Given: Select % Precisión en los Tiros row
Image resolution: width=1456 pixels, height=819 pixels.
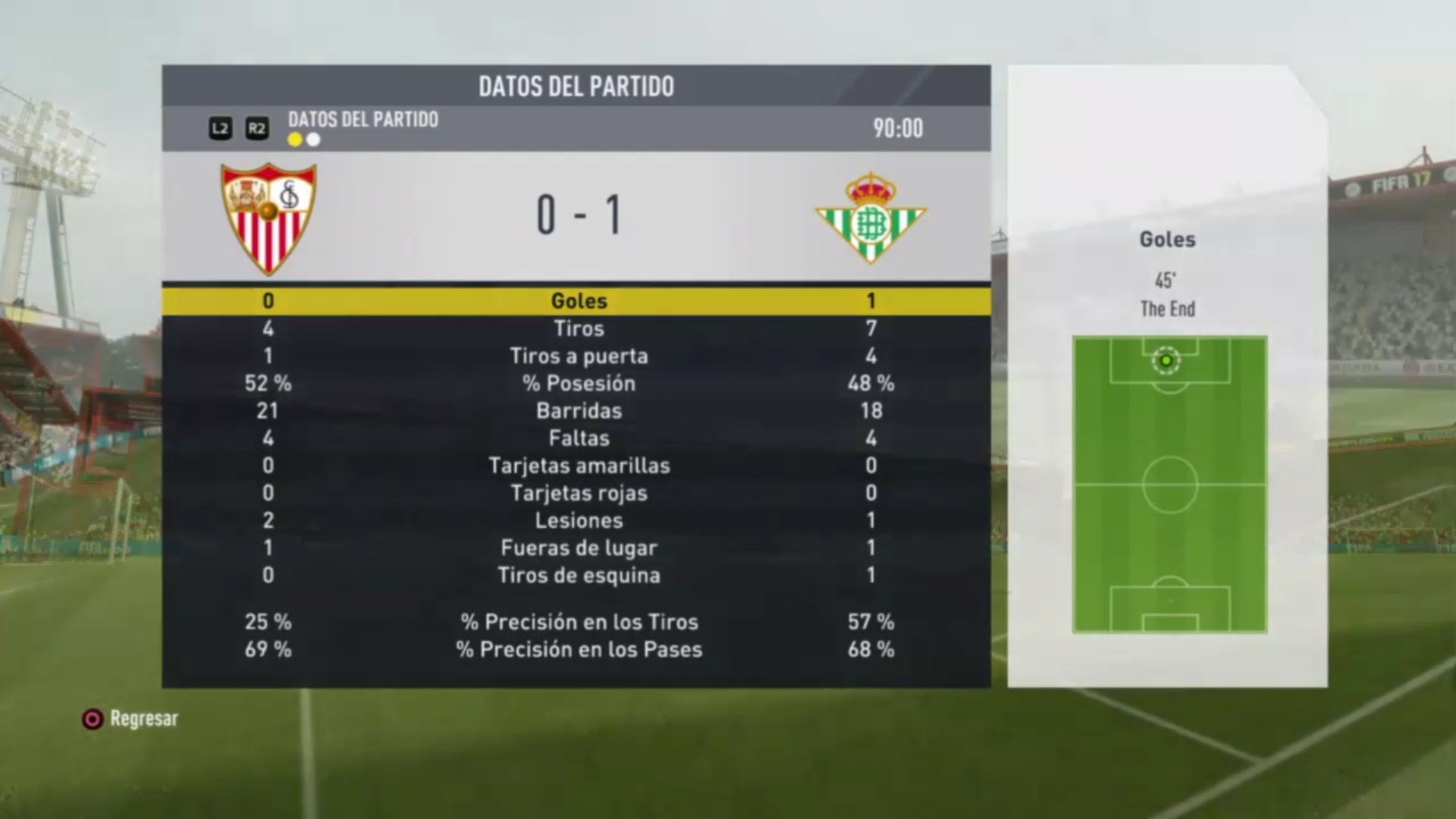Looking at the screenshot, I should pos(578,622).
